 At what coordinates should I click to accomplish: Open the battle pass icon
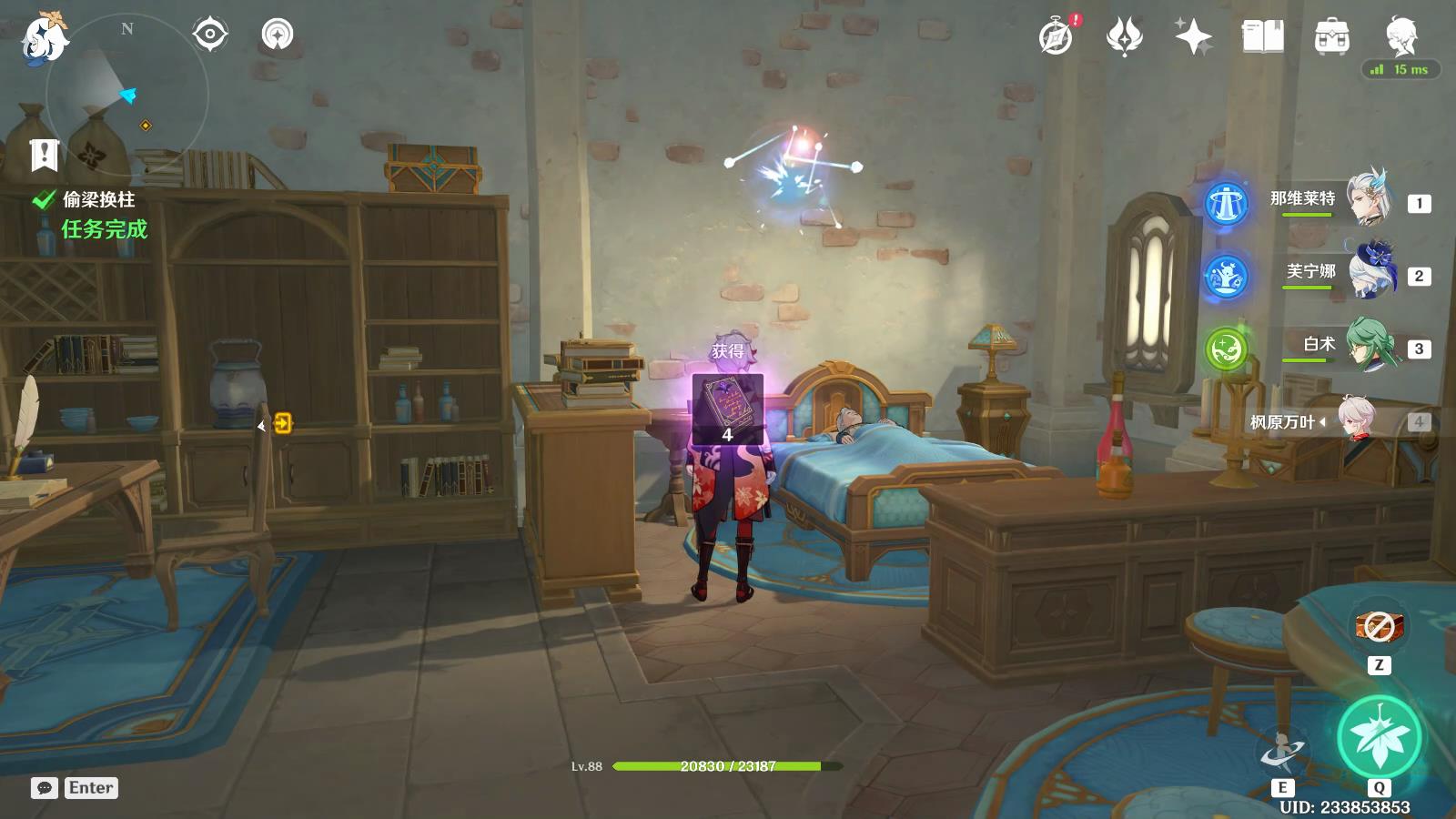click(1125, 36)
